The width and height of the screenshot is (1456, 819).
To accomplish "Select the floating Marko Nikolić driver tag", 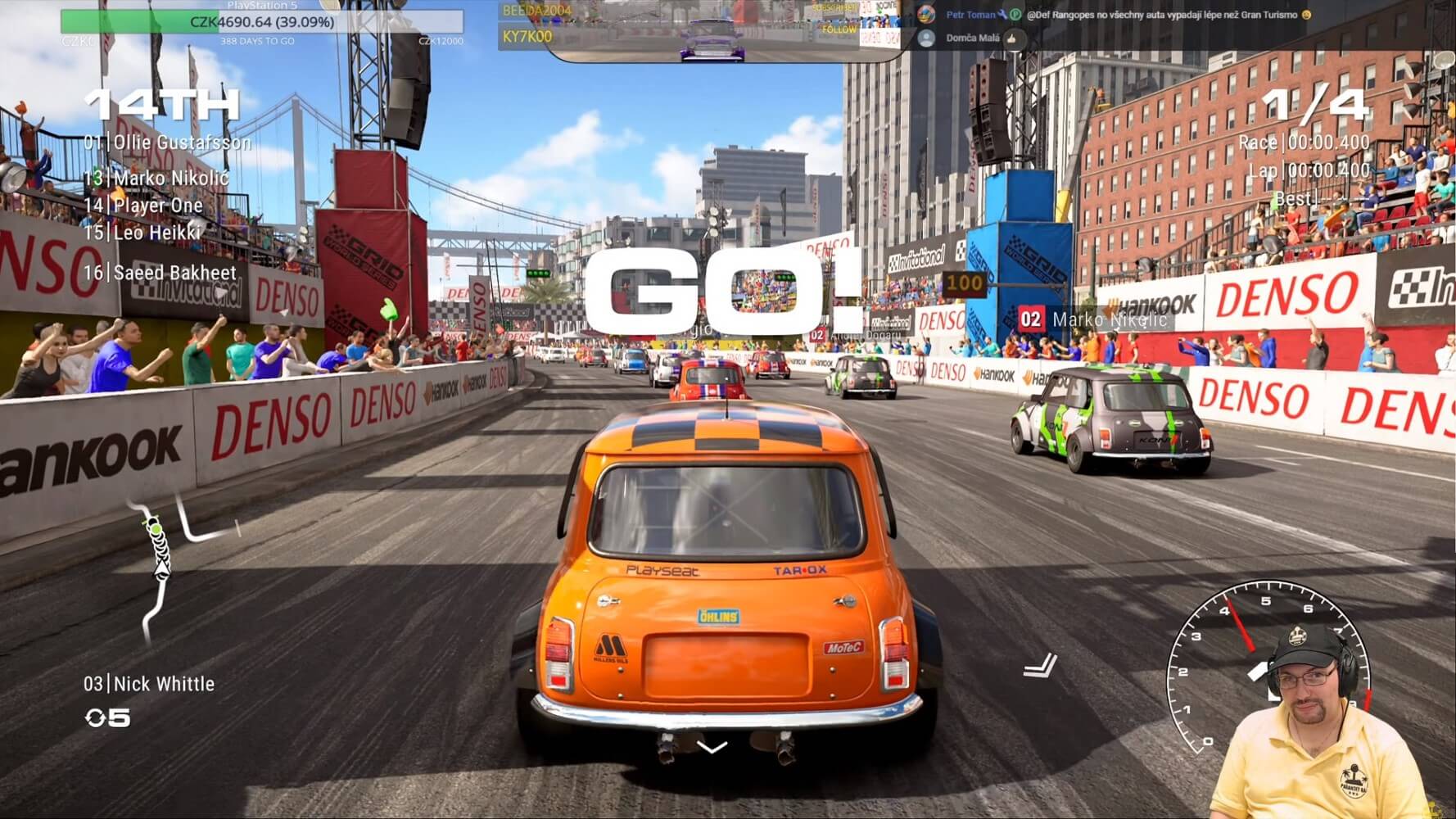I will click(1094, 319).
